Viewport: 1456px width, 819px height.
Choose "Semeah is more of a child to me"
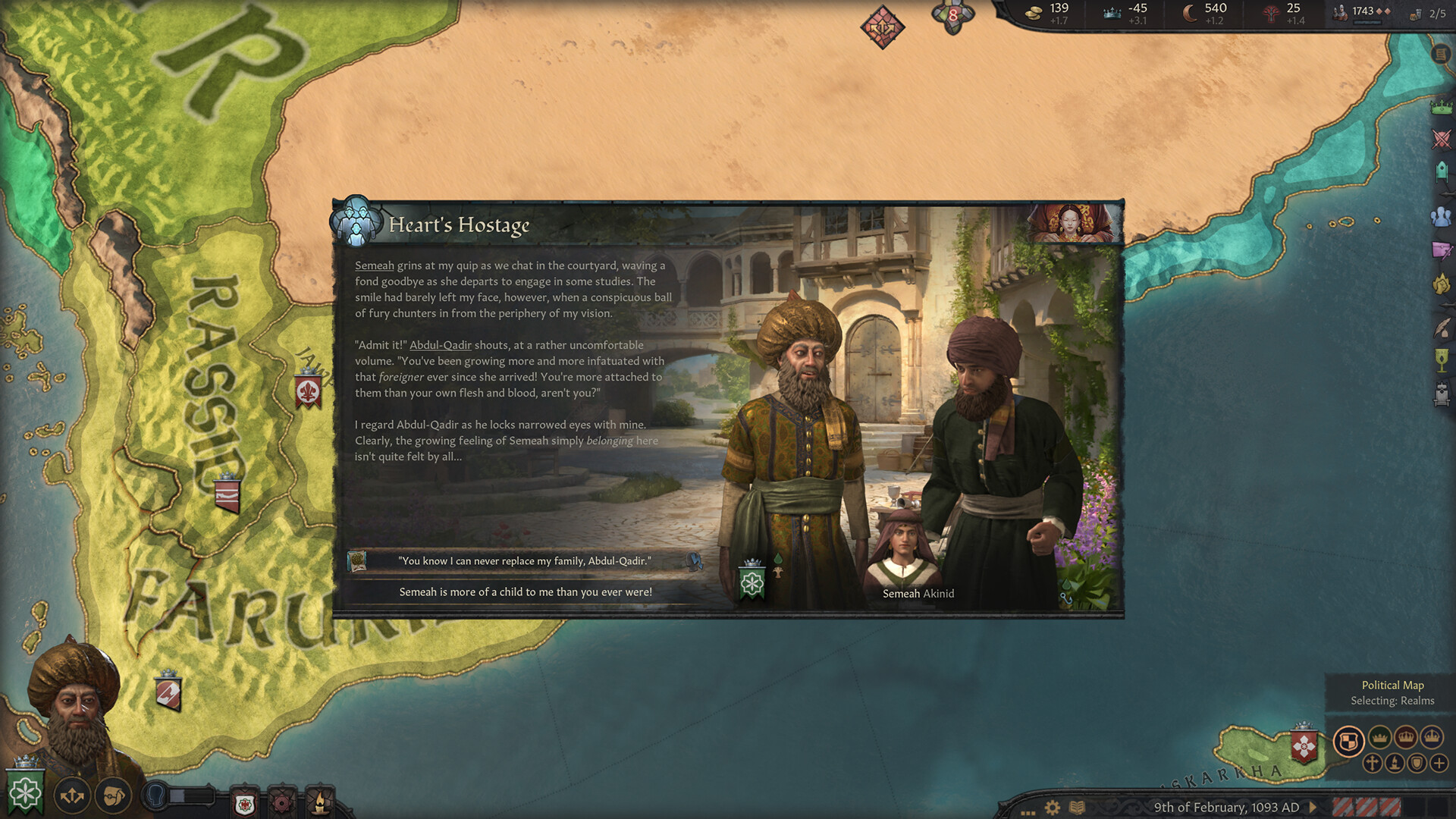526,591
